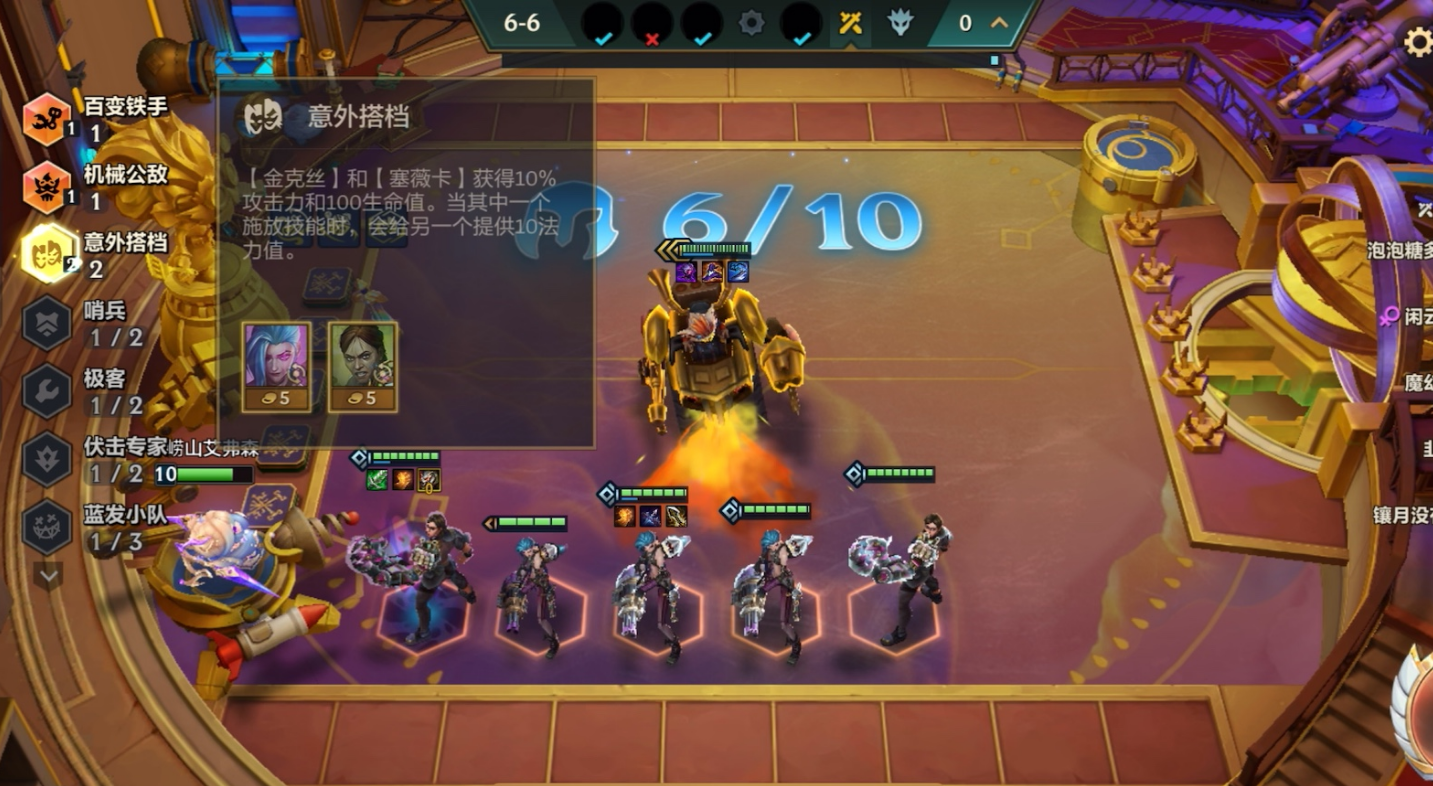Select the 百变铁手 trait

[47, 119]
